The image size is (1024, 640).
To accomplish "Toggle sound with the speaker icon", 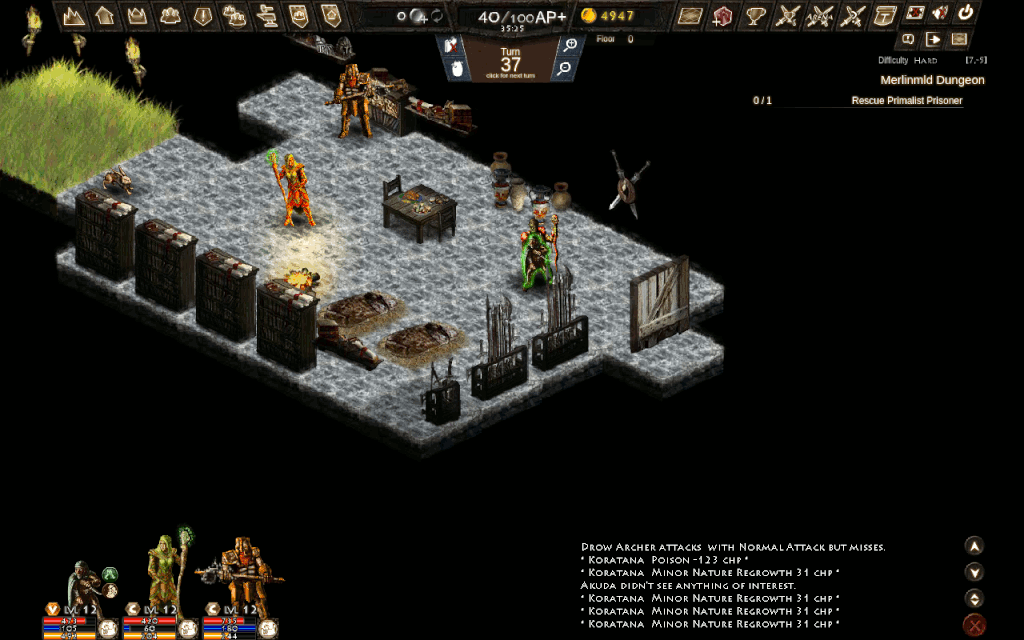I will pyautogui.click(x=940, y=14).
